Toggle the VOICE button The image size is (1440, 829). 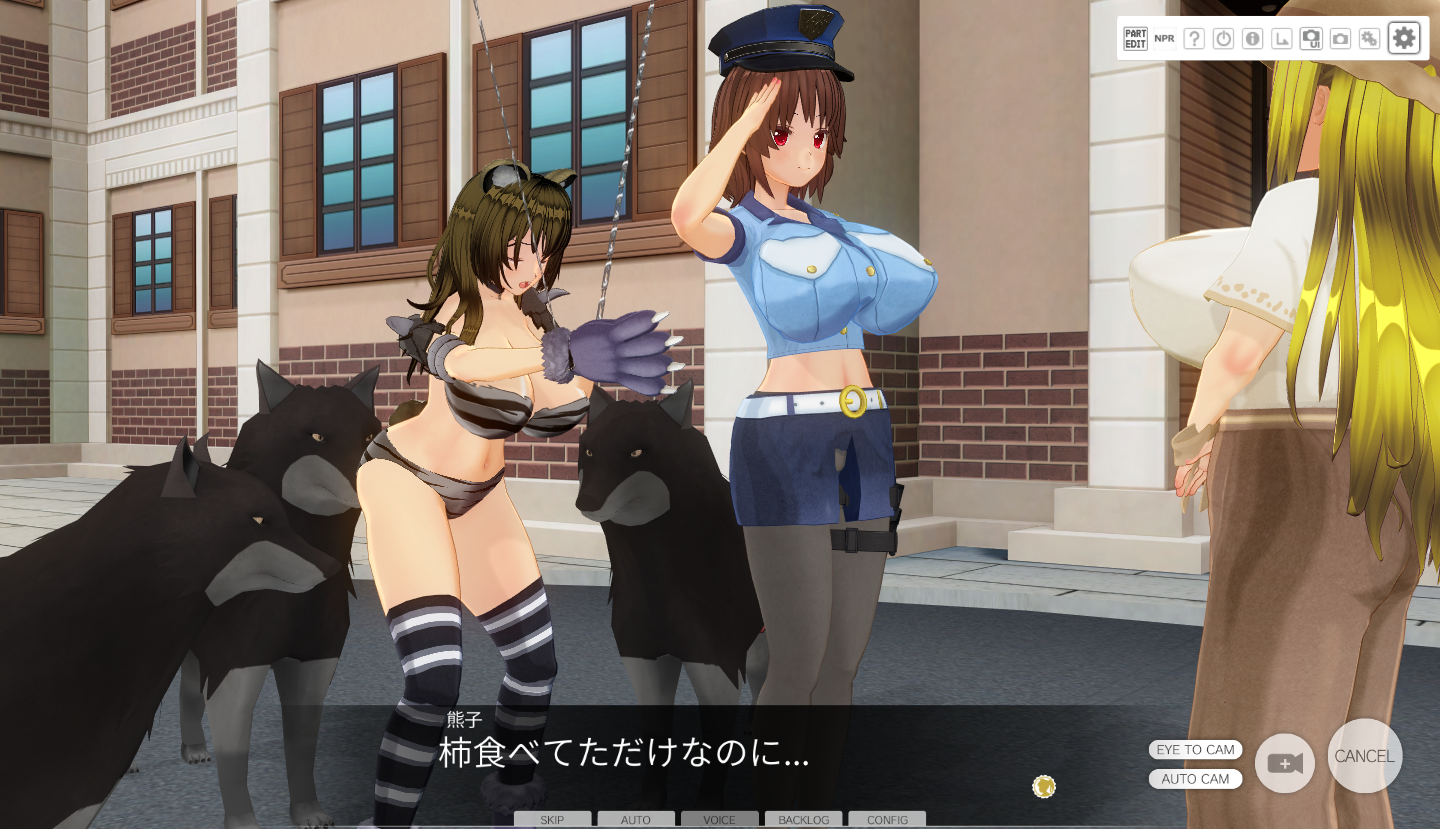pos(719,819)
